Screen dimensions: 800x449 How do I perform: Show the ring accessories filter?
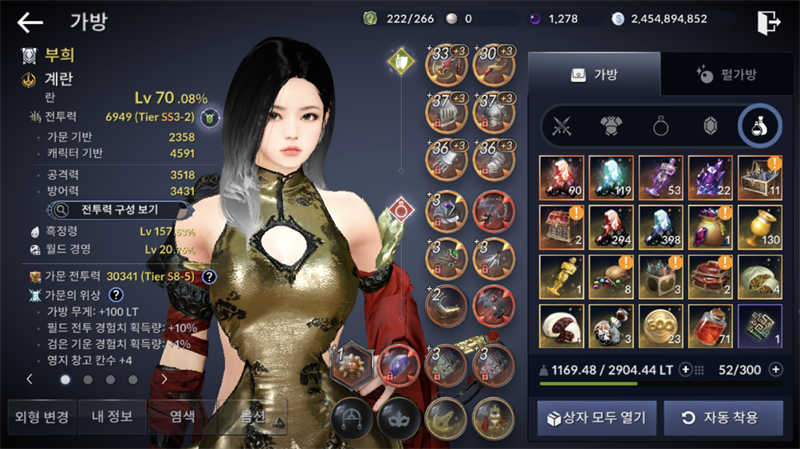(660, 126)
